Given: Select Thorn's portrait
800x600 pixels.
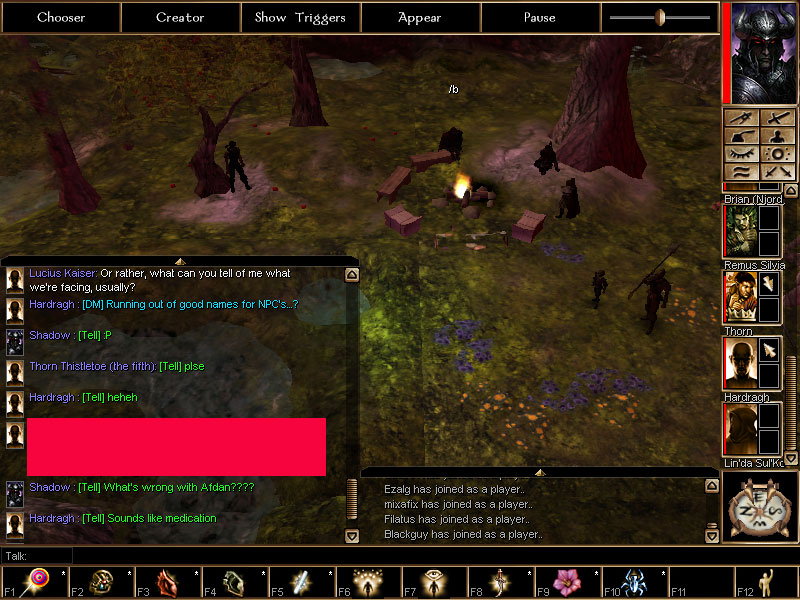Looking at the screenshot, I should (x=739, y=363).
